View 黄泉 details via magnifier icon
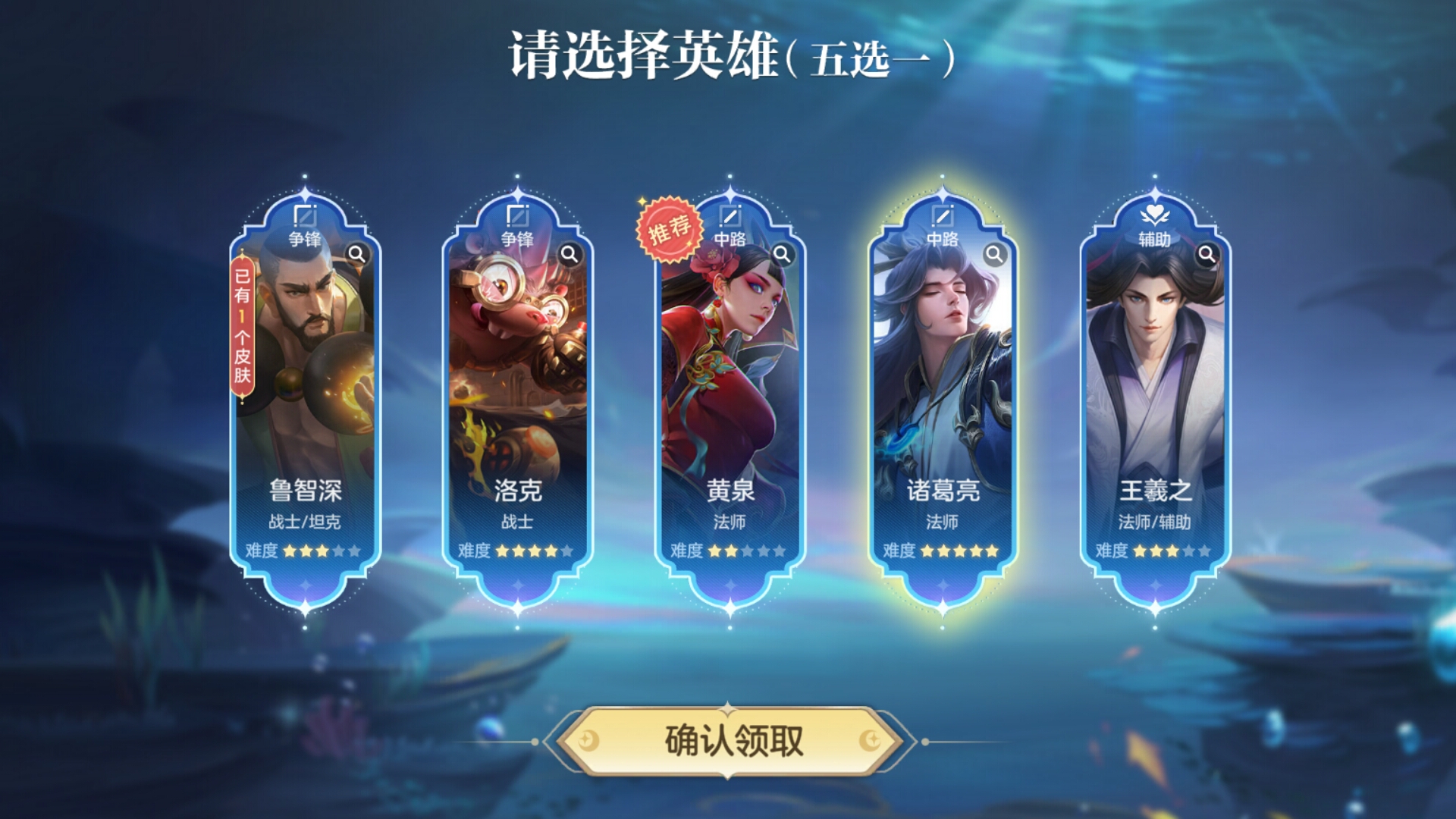 point(782,254)
